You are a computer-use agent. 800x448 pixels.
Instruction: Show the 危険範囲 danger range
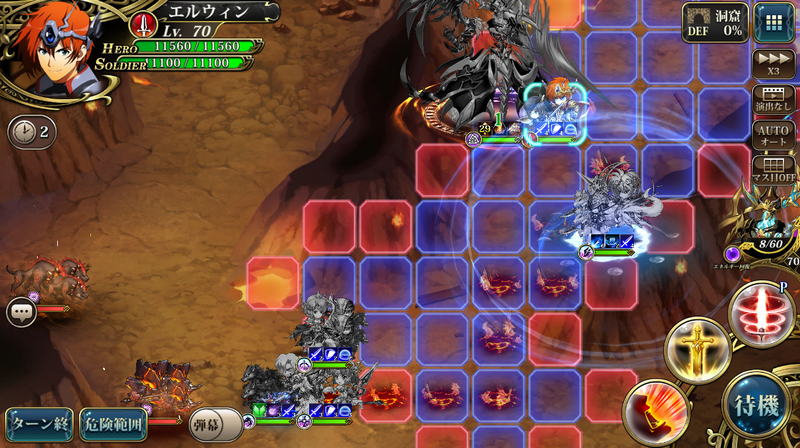113,423
